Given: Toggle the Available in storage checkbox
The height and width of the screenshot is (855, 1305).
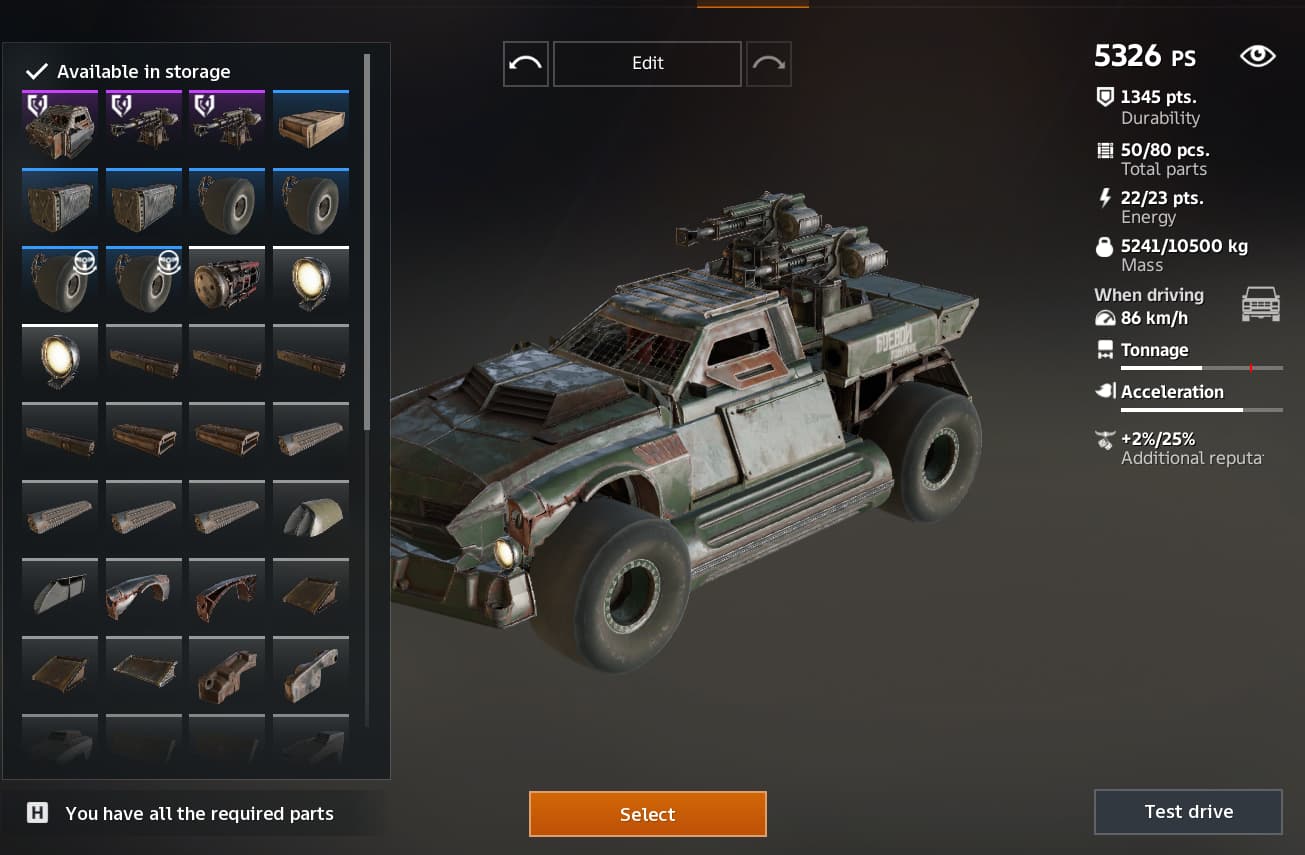Looking at the screenshot, I should click(x=37, y=72).
